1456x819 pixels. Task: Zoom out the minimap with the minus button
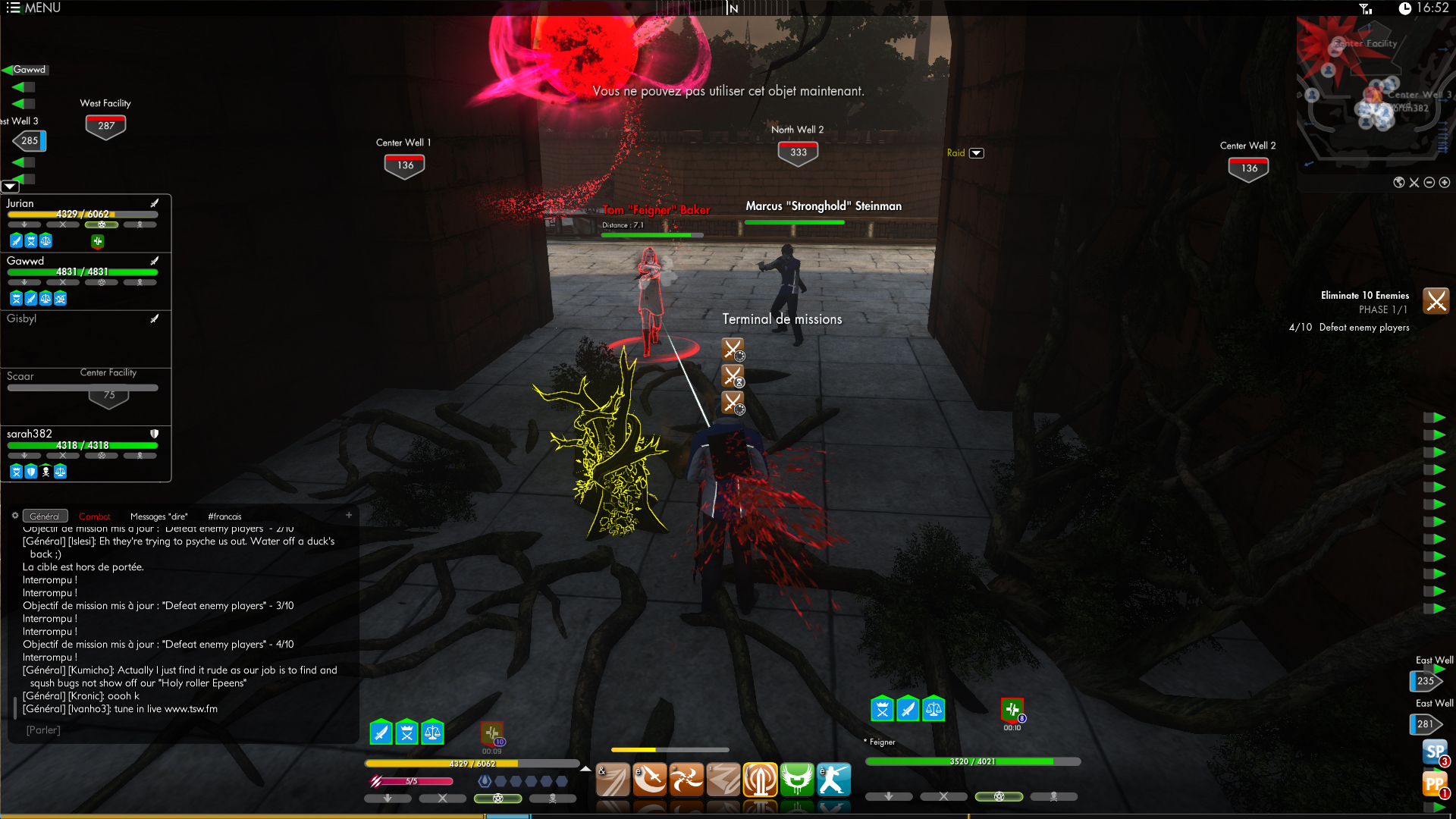click(1429, 183)
